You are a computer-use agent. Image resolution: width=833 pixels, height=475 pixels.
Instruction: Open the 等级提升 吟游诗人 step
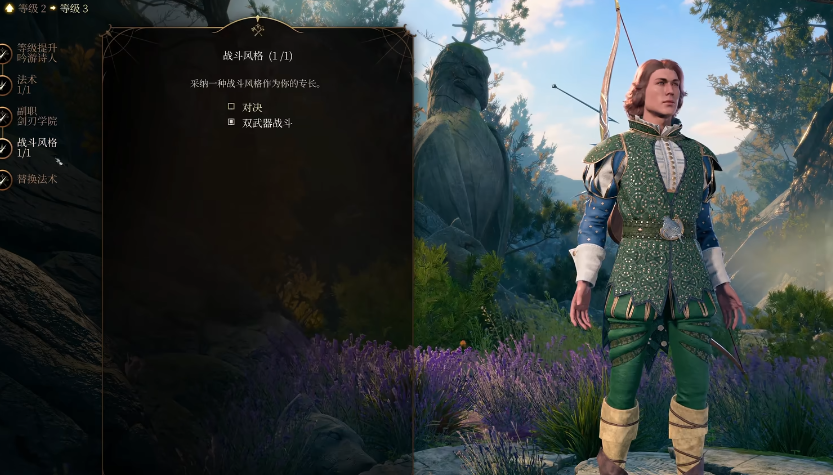[x=36, y=53]
